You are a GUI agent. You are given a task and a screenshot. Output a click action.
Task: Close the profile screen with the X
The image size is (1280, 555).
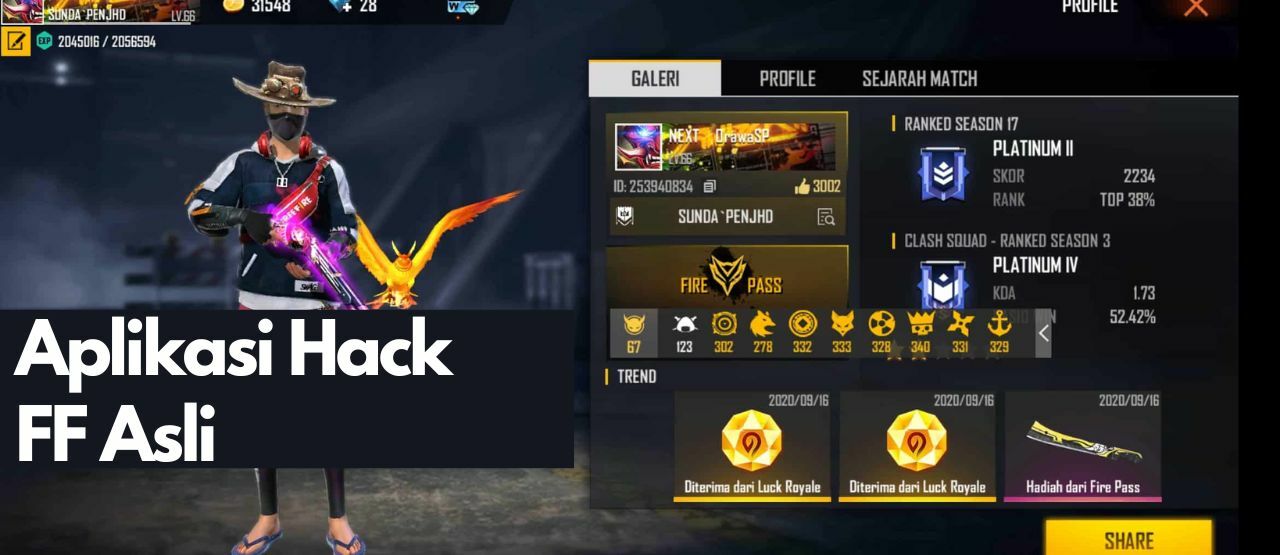1196,8
